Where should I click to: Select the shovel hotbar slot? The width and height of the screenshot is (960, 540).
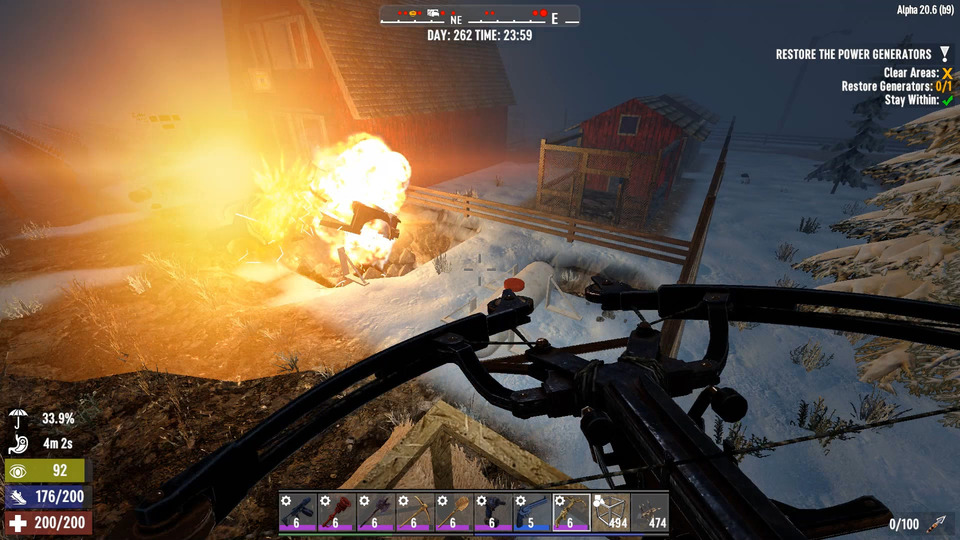[x=454, y=511]
